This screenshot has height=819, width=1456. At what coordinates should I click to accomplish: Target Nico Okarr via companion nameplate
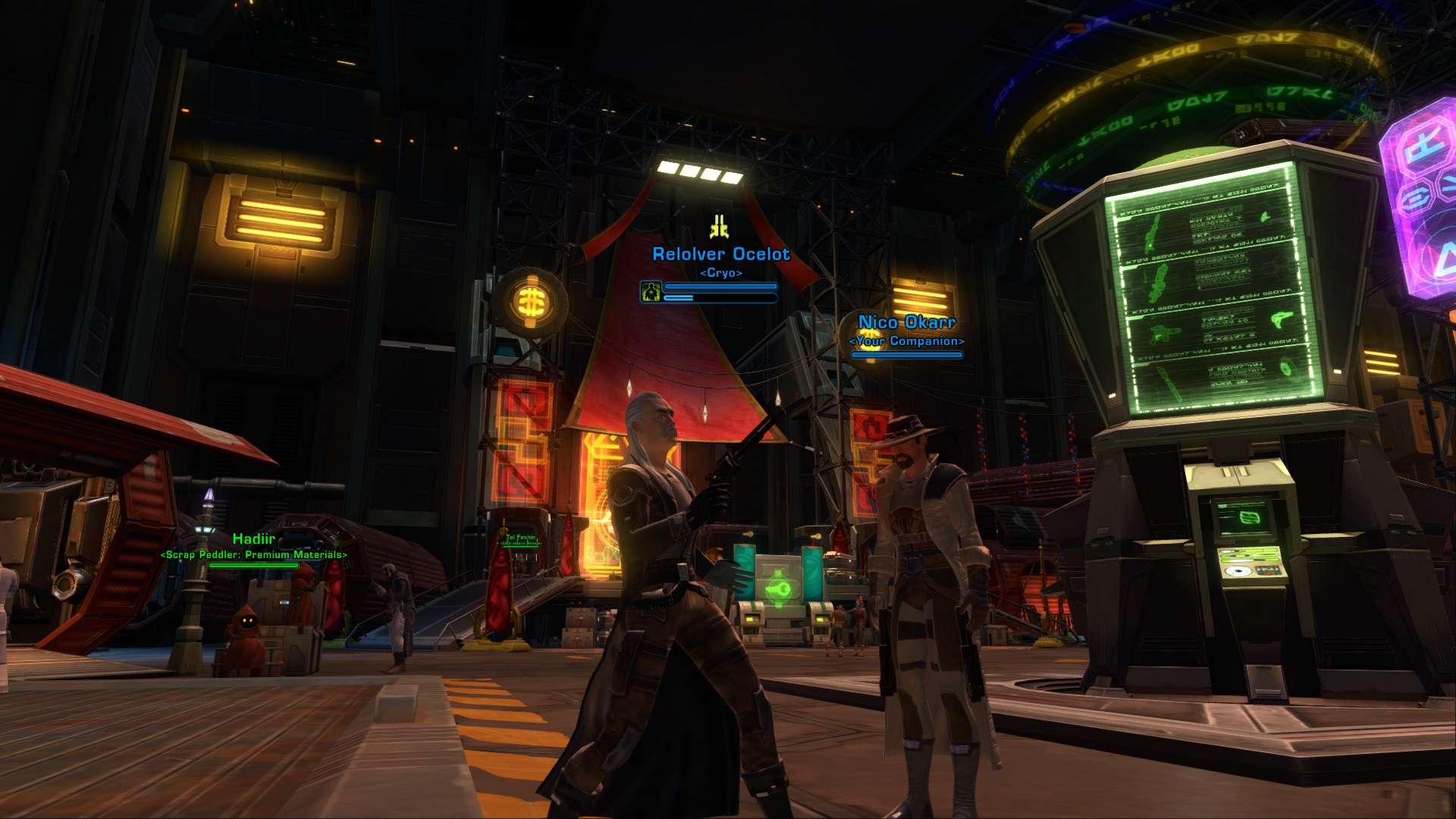(x=907, y=323)
